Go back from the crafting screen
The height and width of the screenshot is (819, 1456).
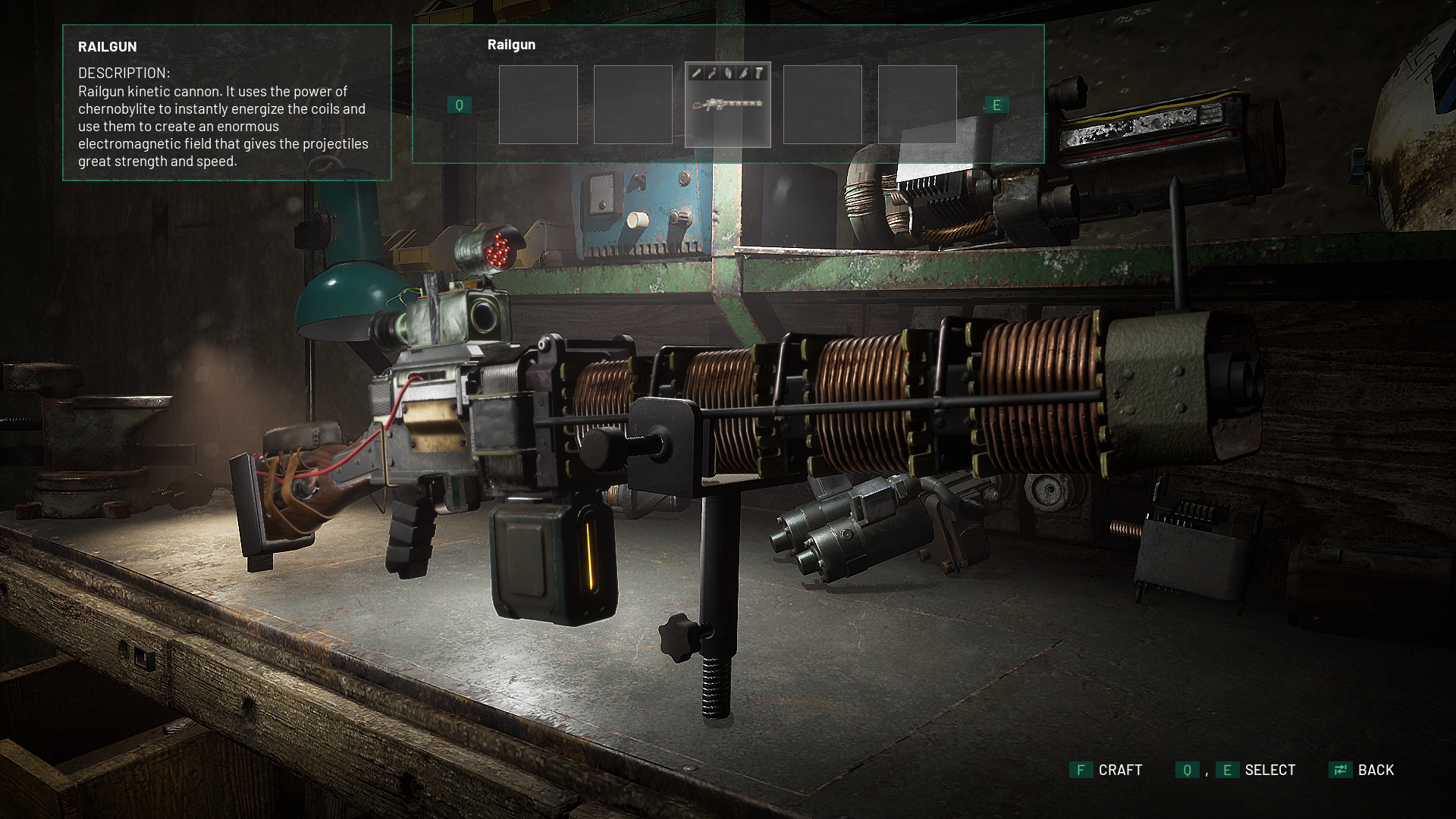(x=1362, y=770)
